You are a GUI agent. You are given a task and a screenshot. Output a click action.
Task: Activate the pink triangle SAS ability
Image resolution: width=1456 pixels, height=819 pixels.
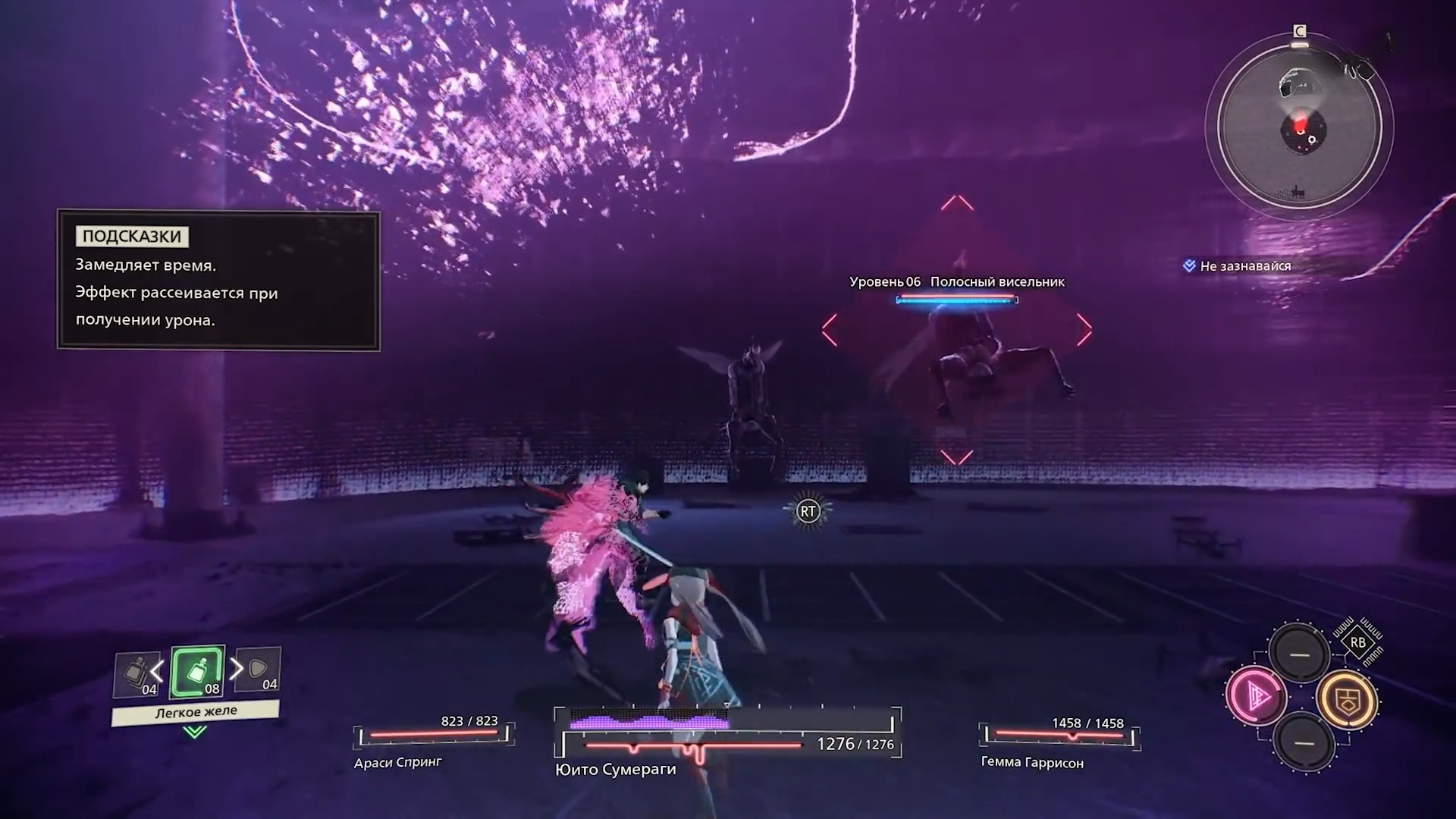point(1256,696)
